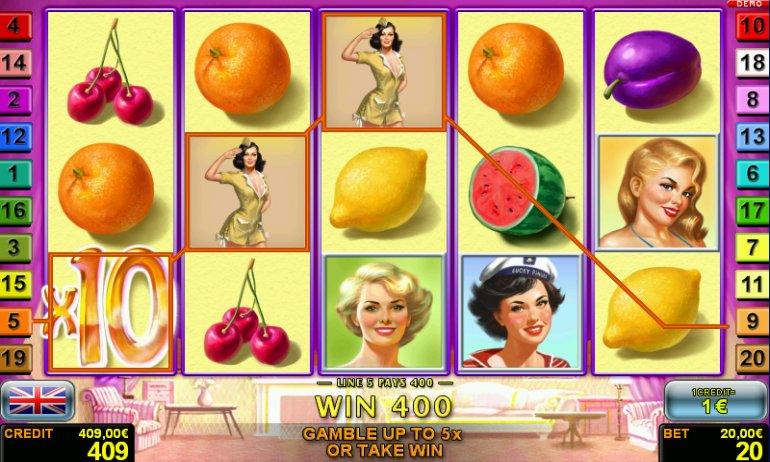The image size is (770, 462).
Task: Select the payline 7 indicator
Action: pos(752,247)
